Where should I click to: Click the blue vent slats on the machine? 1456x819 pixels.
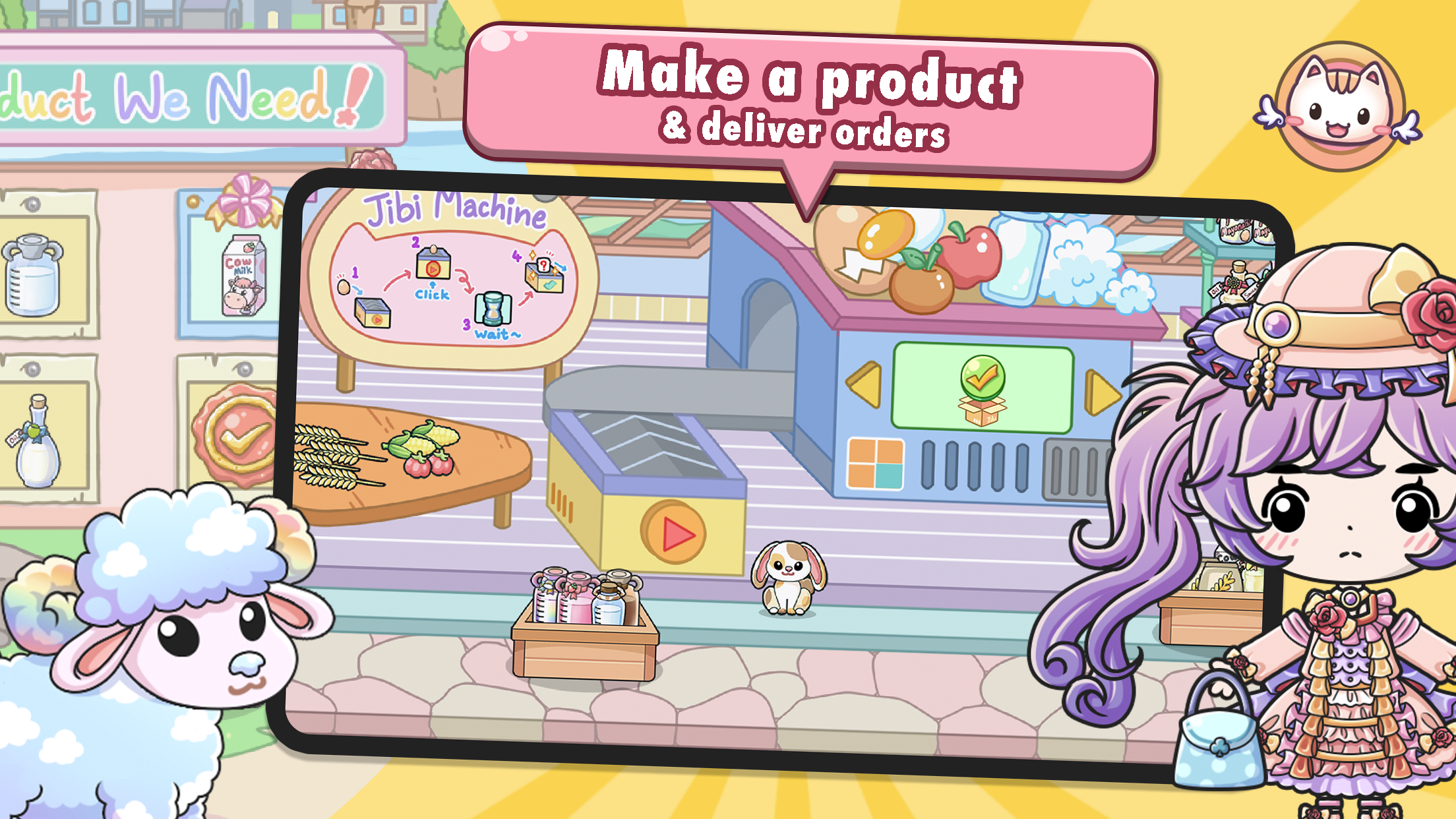click(x=975, y=465)
